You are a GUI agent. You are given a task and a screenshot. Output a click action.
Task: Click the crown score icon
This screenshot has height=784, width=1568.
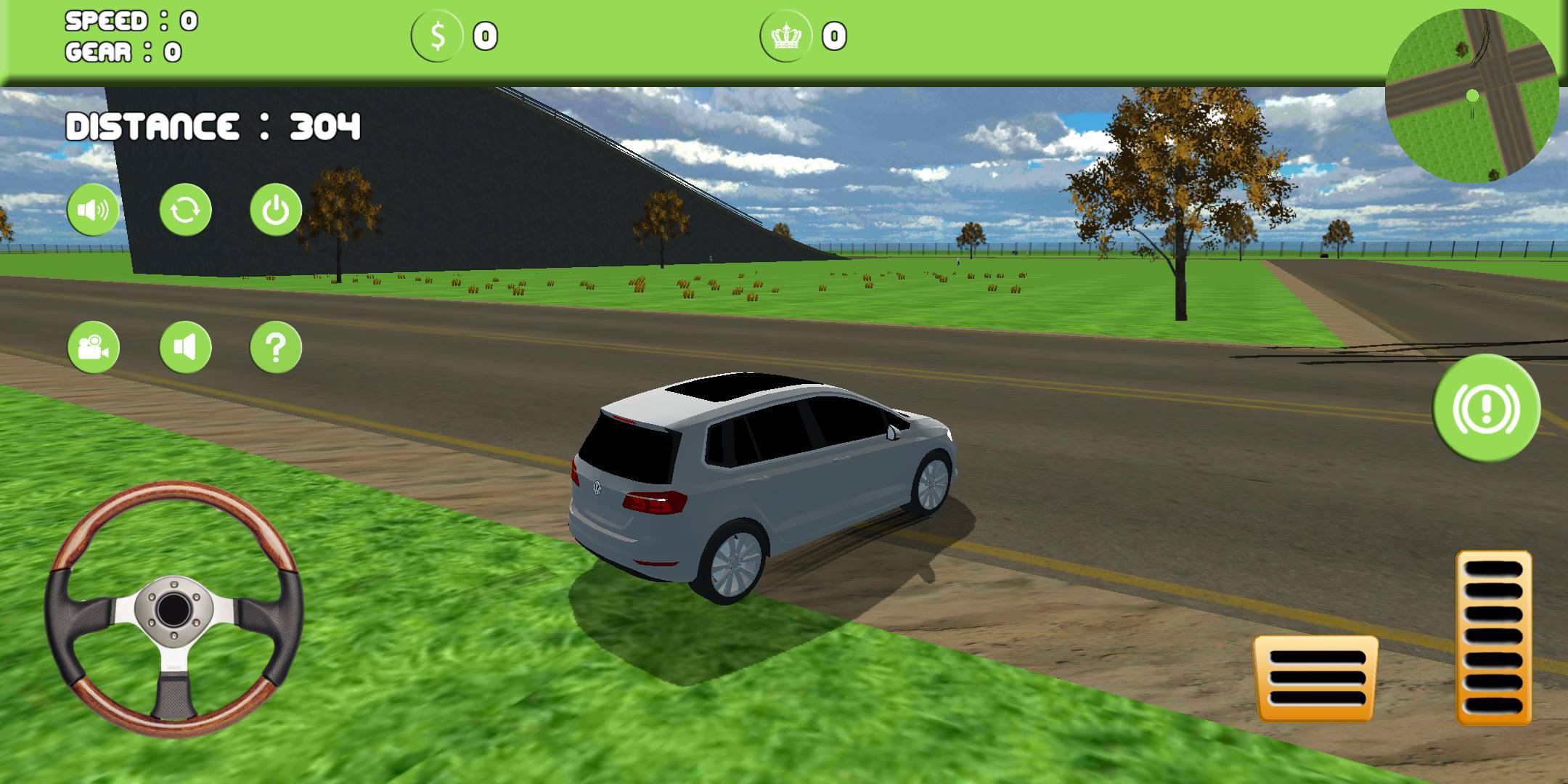coord(788,34)
